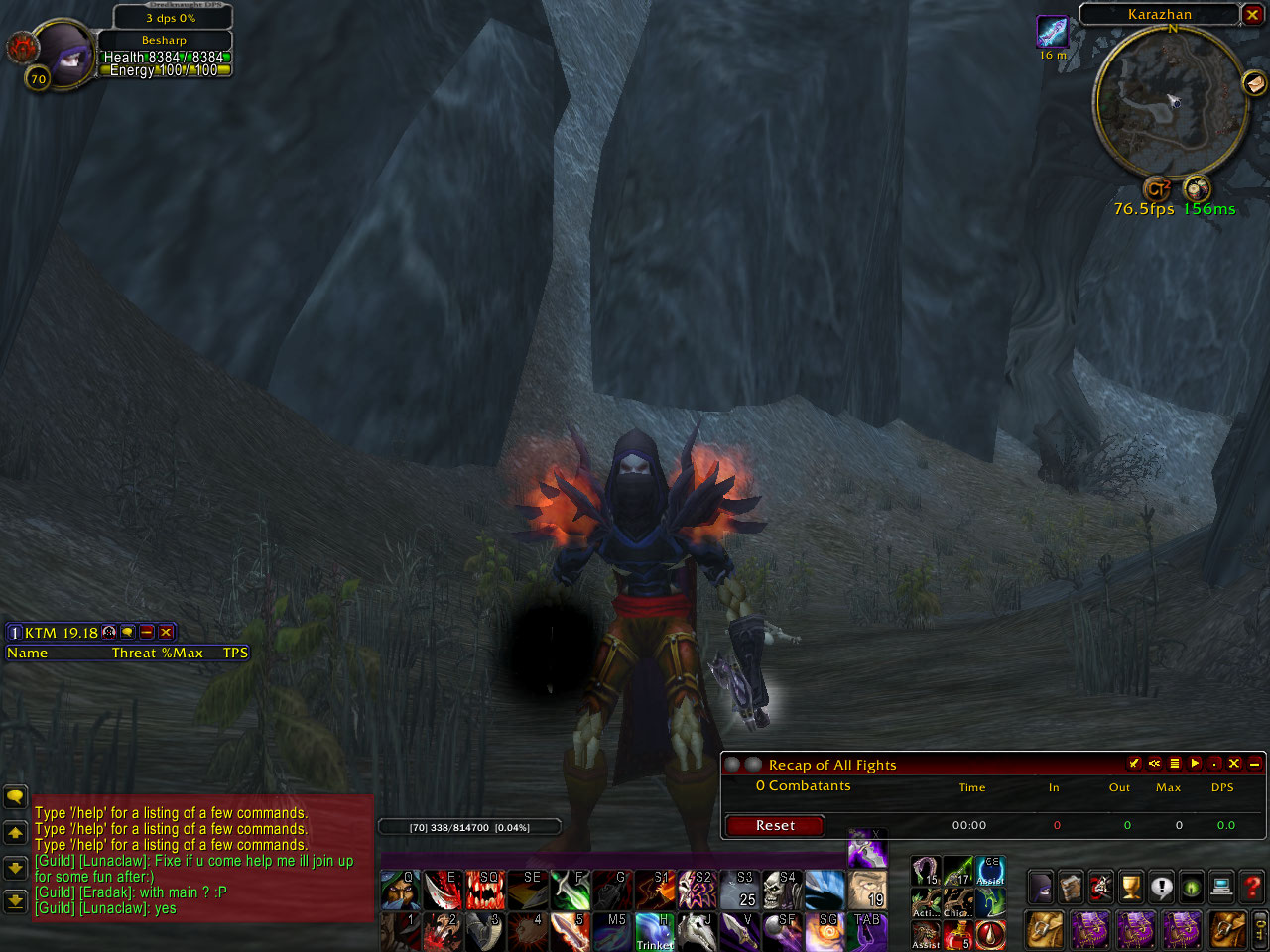Open the main menu computer icon

tap(1222, 886)
